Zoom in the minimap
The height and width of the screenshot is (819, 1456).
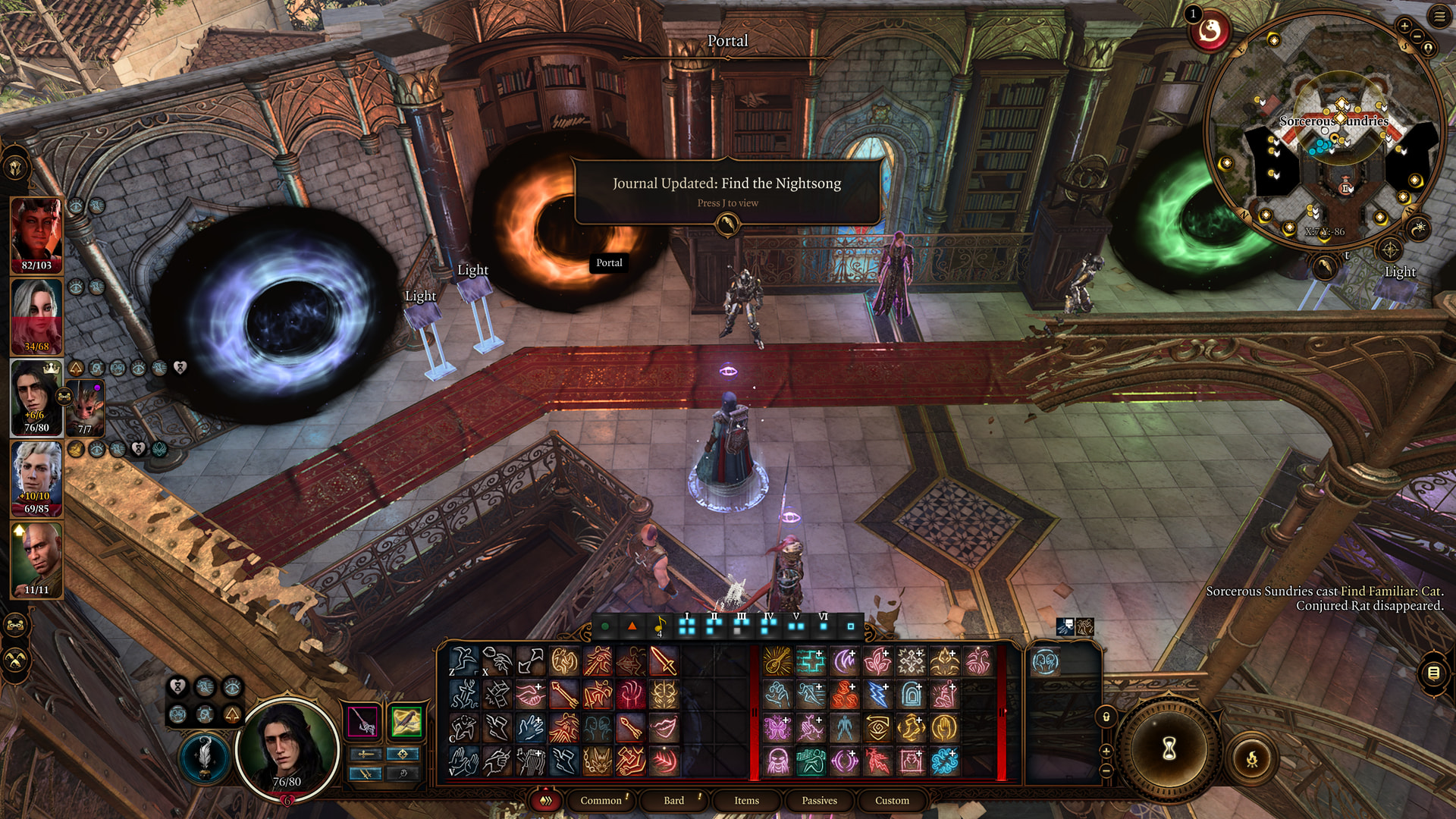1404,26
